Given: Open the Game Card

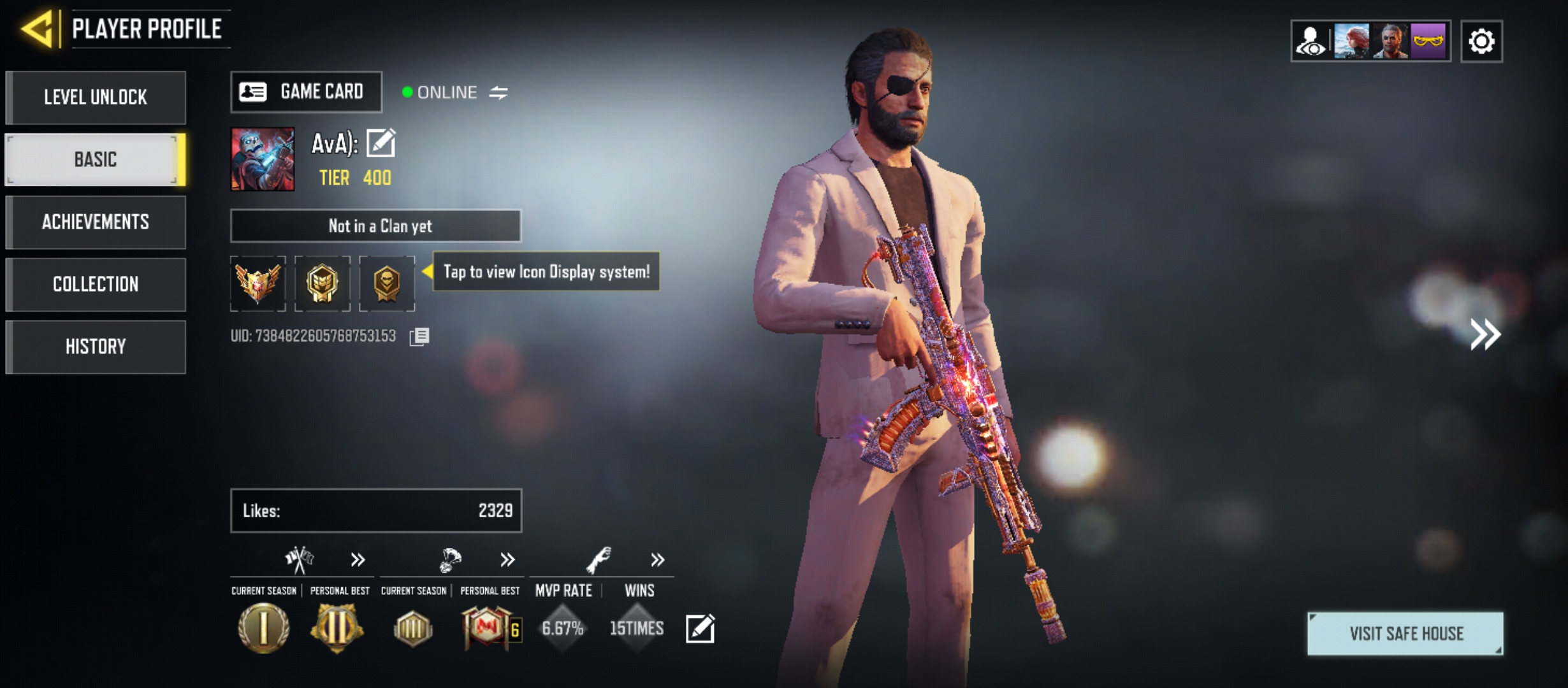Looking at the screenshot, I should click(x=306, y=92).
